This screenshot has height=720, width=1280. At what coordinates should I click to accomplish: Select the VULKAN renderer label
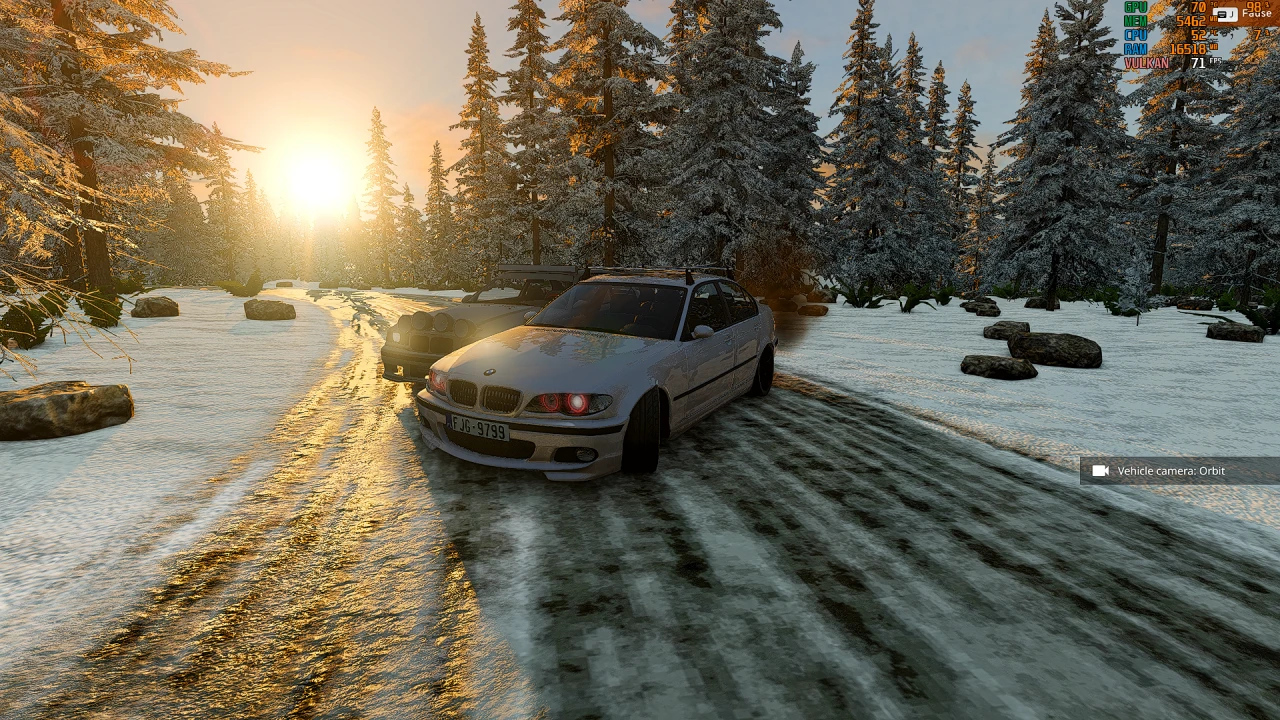coord(1147,62)
